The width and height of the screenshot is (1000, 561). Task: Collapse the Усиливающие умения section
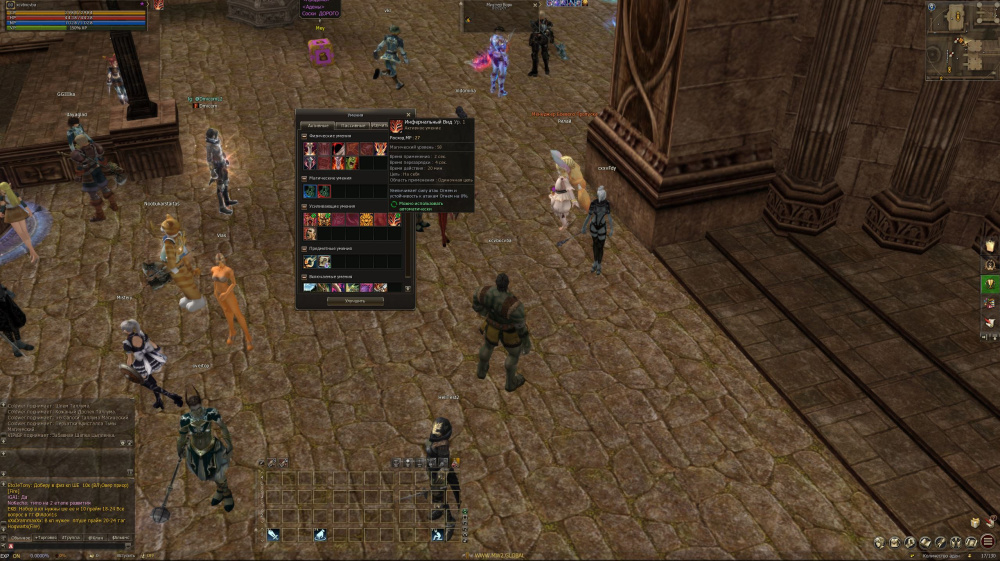pyautogui.click(x=304, y=206)
